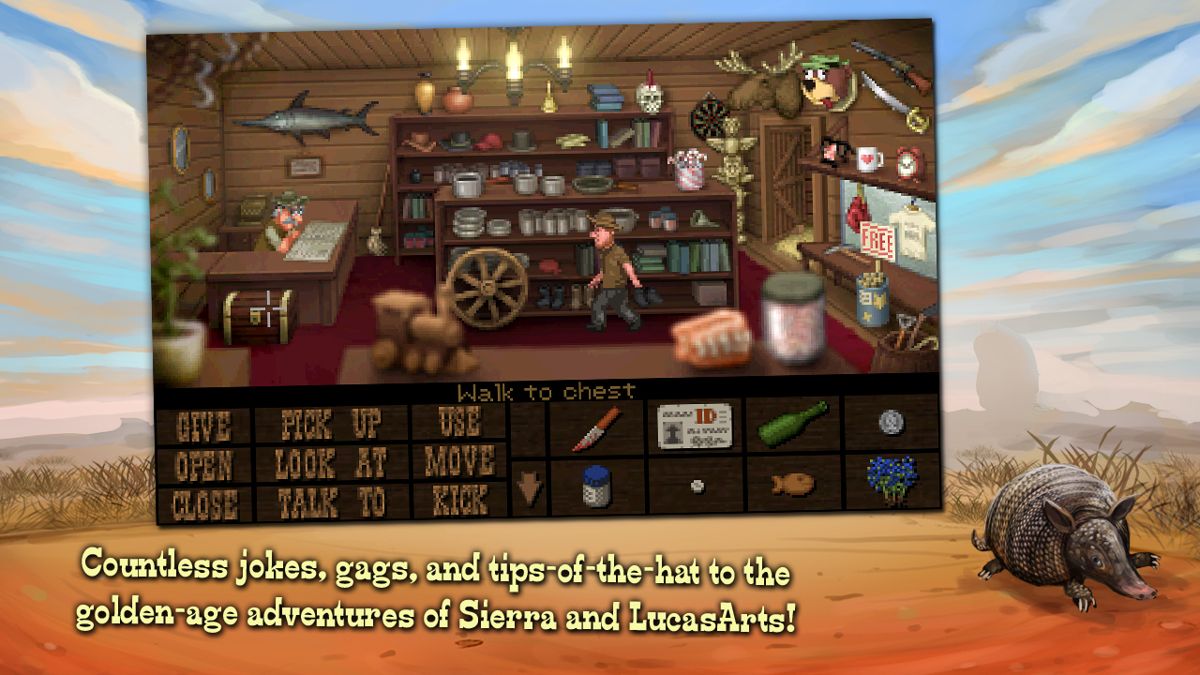Select the green bottle in inventory
The width and height of the screenshot is (1200, 675).
tap(793, 422)
